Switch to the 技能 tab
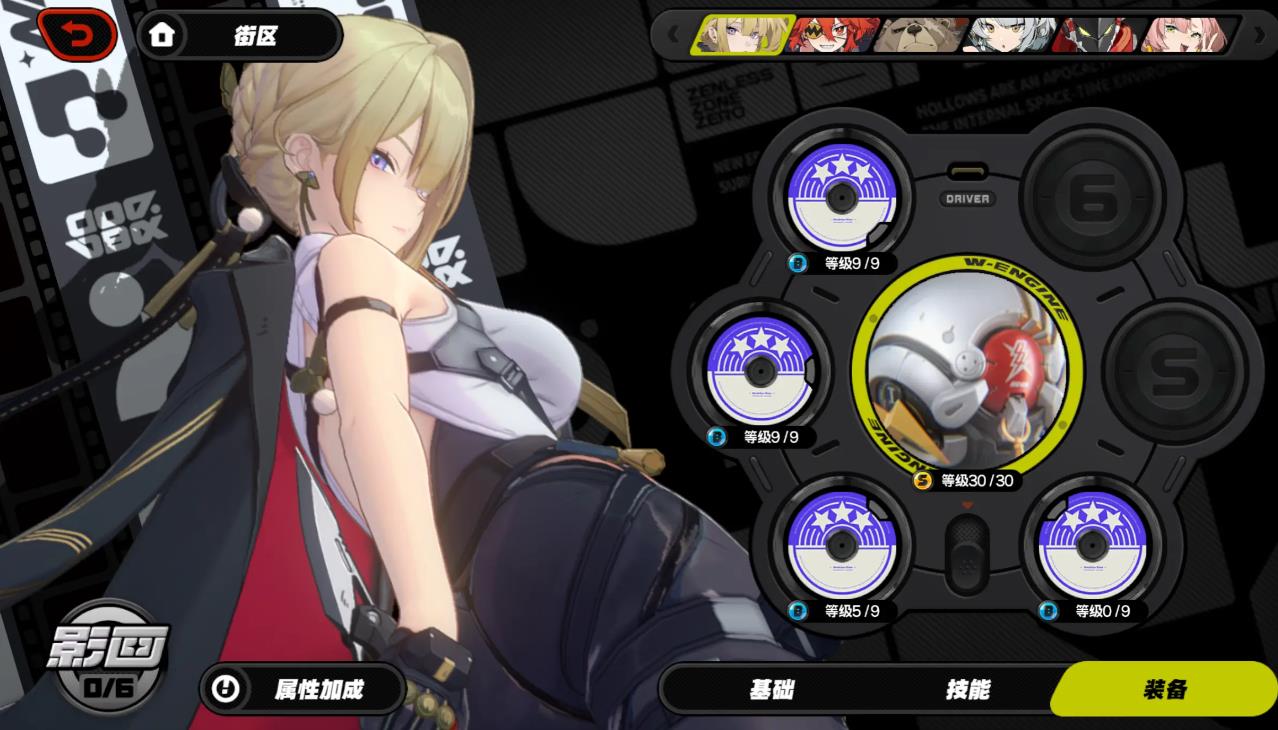Viewport: 1278px width, 730px height. pos(967,690)
